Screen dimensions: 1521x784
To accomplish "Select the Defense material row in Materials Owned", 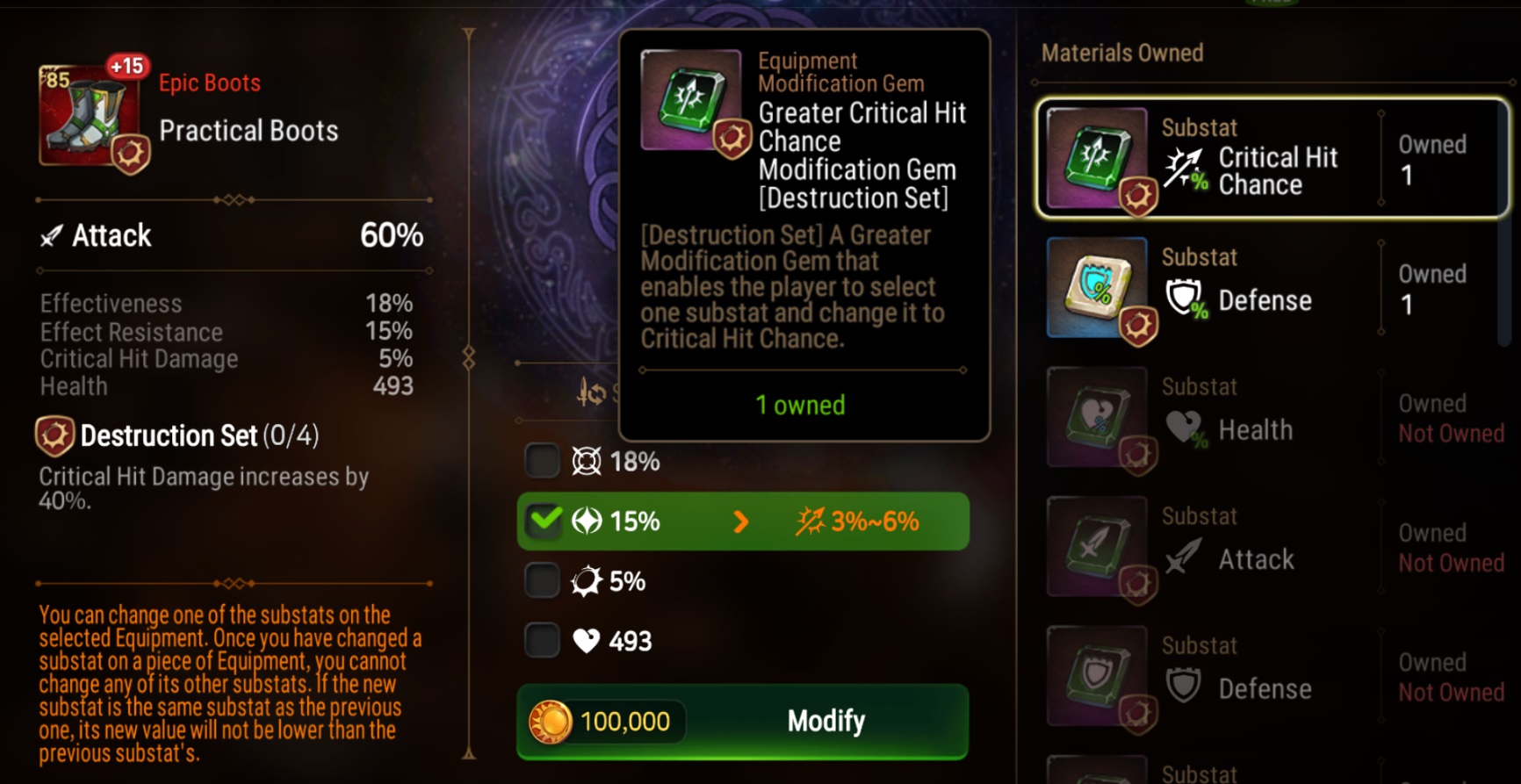I will [1273, 290].
